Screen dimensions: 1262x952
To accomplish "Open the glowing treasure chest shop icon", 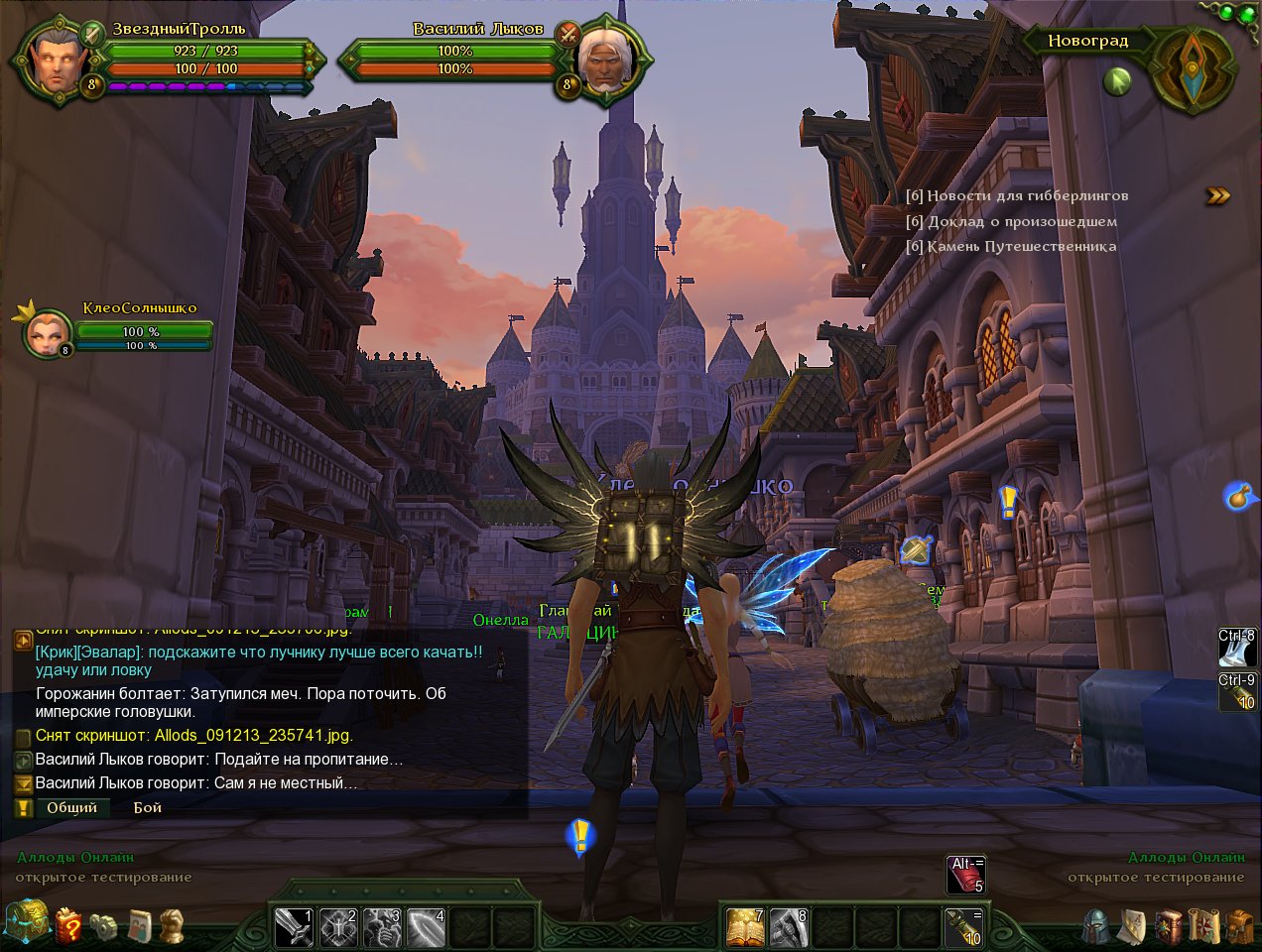I will (26, 922).
